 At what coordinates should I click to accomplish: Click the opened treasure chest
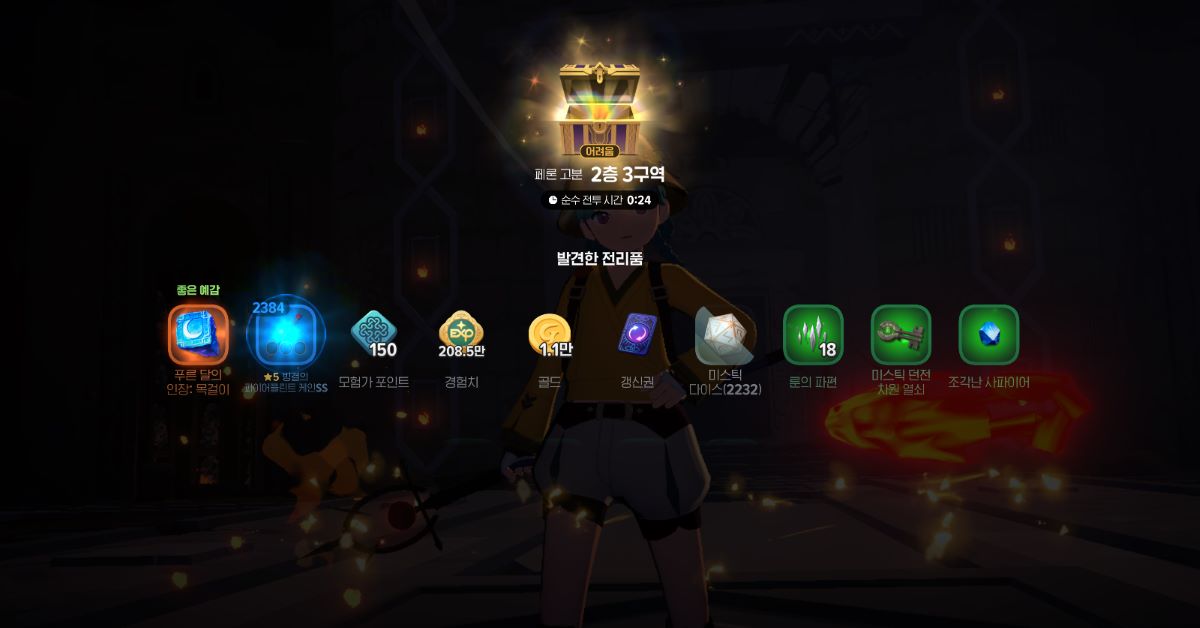pos(600,105)
